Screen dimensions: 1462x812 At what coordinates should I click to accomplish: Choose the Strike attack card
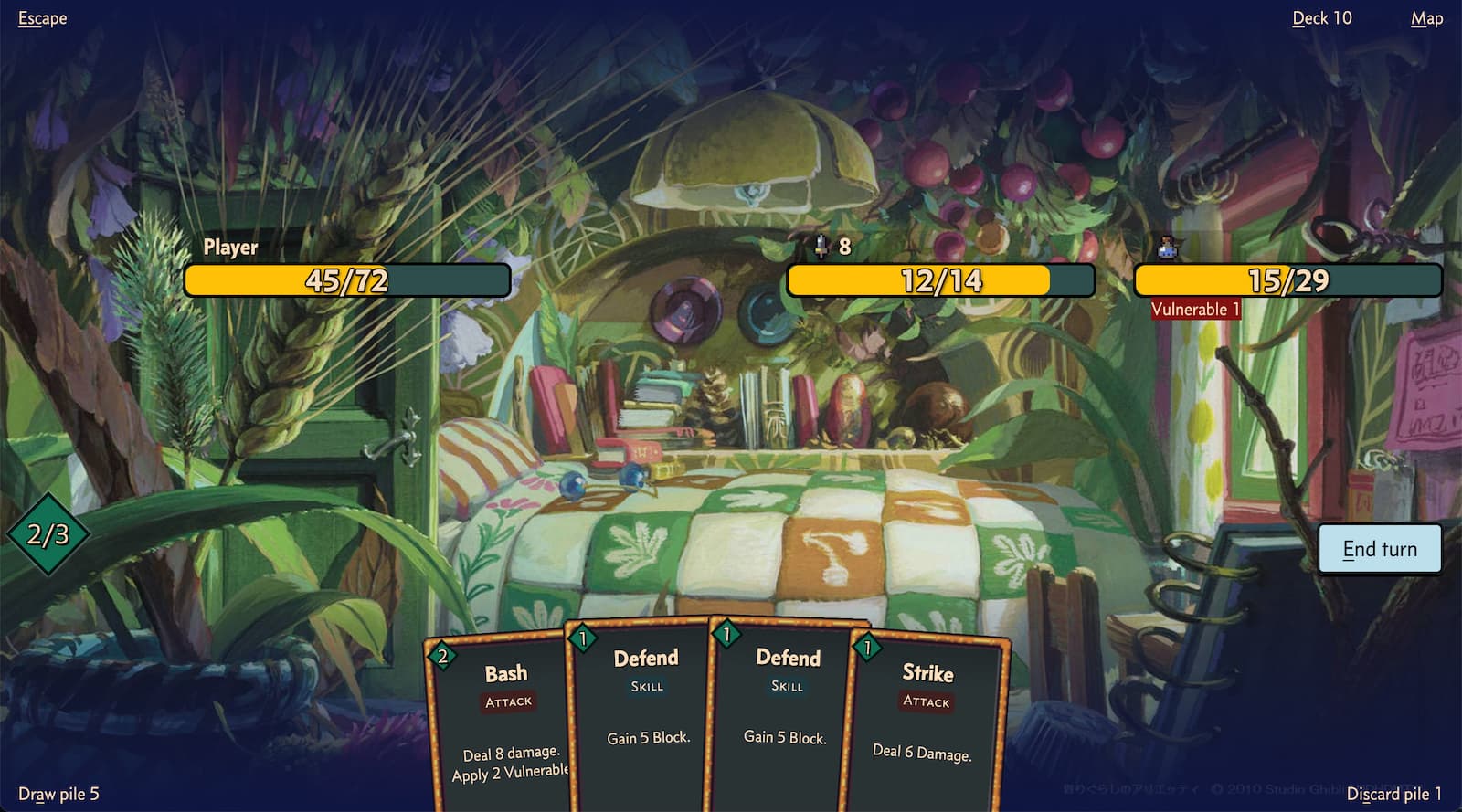[925, 722]
